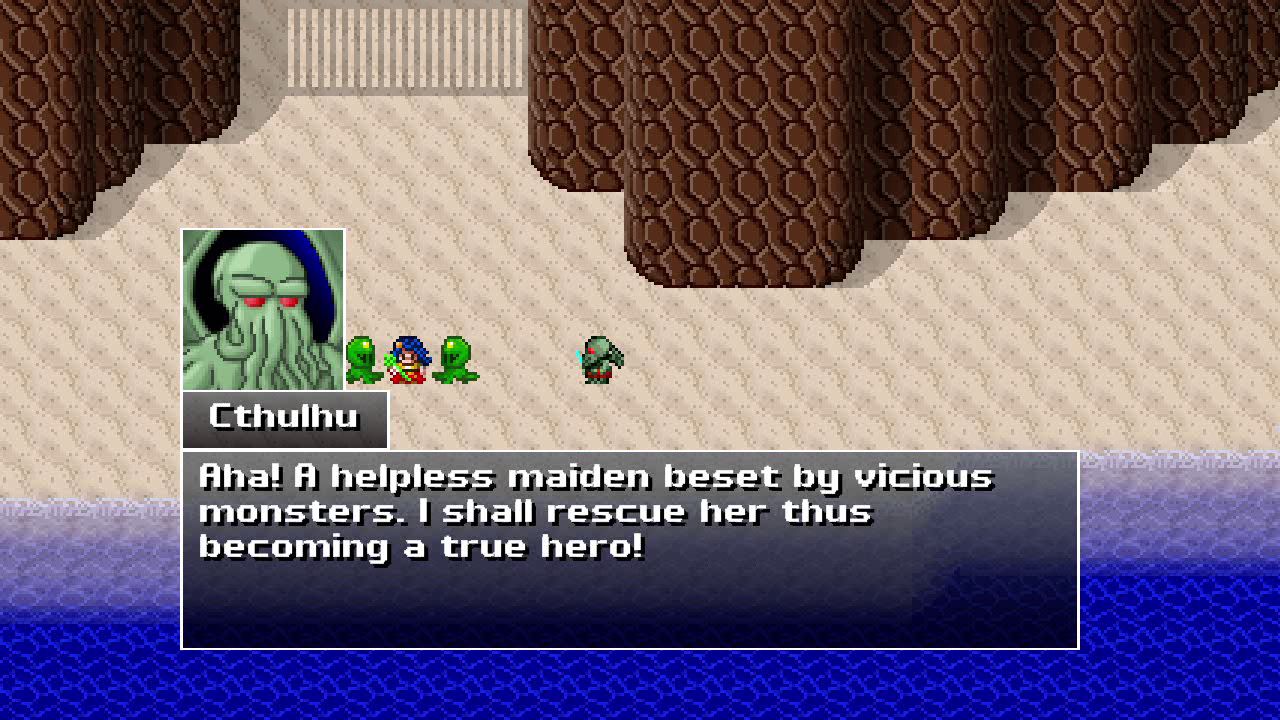Select the Cthulhu hero sprite holding a sword
The image size is (1280, 720).
(x=602, y=358)
